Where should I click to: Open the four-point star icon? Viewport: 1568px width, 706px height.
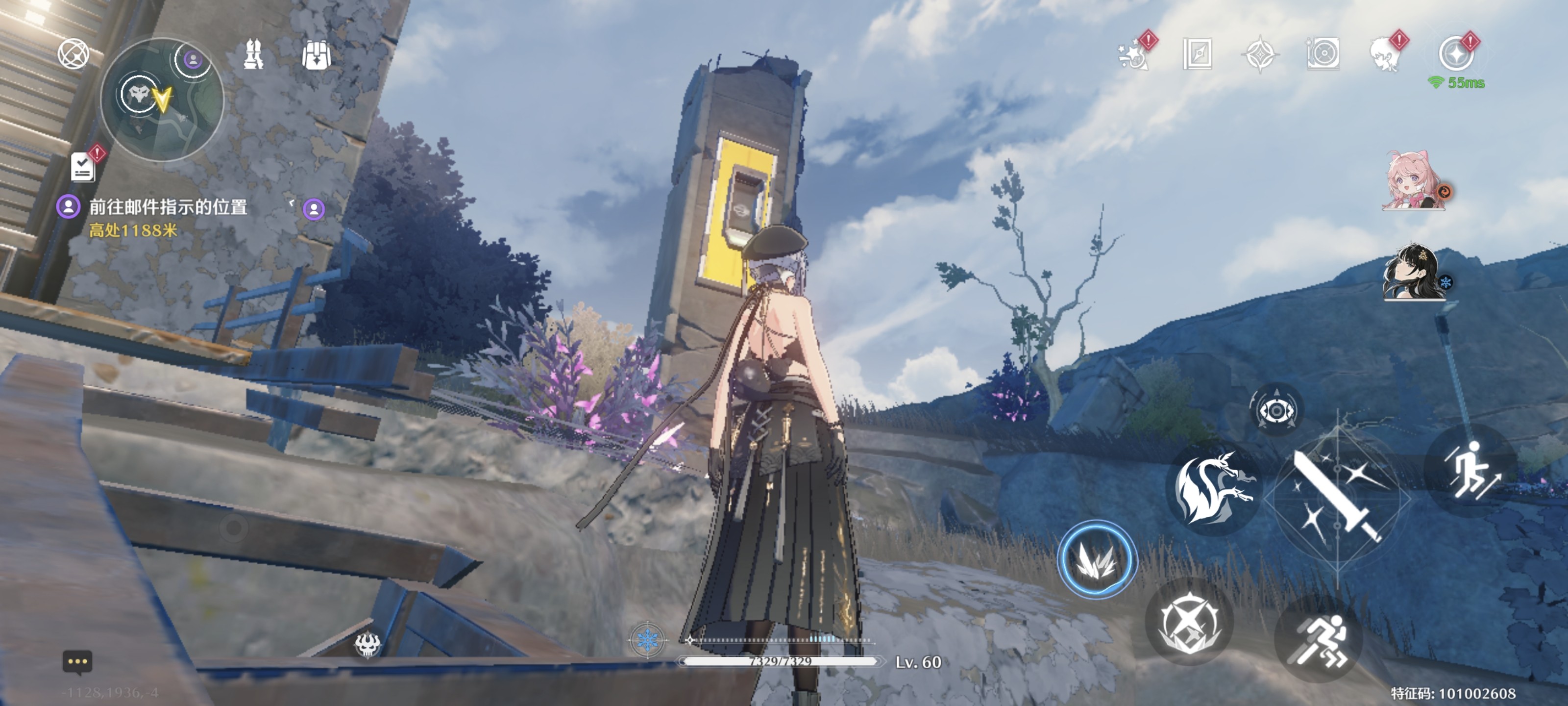(x=1260, y=53)
